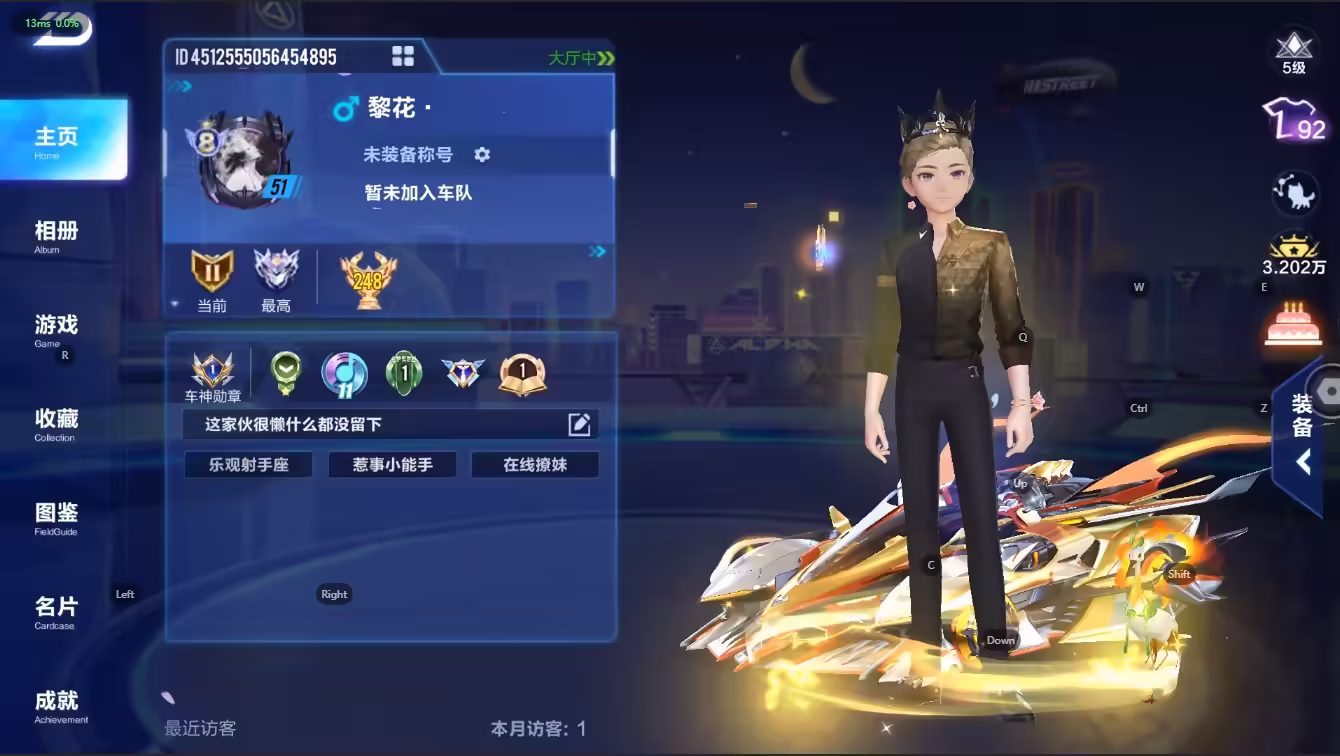
Task: Open the wardrobe shirt icon showing 92
Action: pos(1293,122)
